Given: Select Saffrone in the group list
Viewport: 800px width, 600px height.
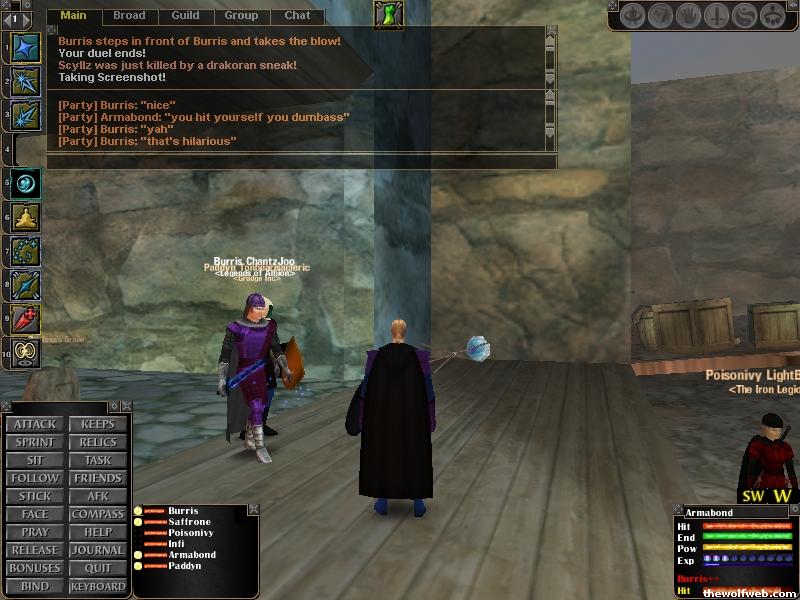Looking at the screenshot, I should point(189,522).
